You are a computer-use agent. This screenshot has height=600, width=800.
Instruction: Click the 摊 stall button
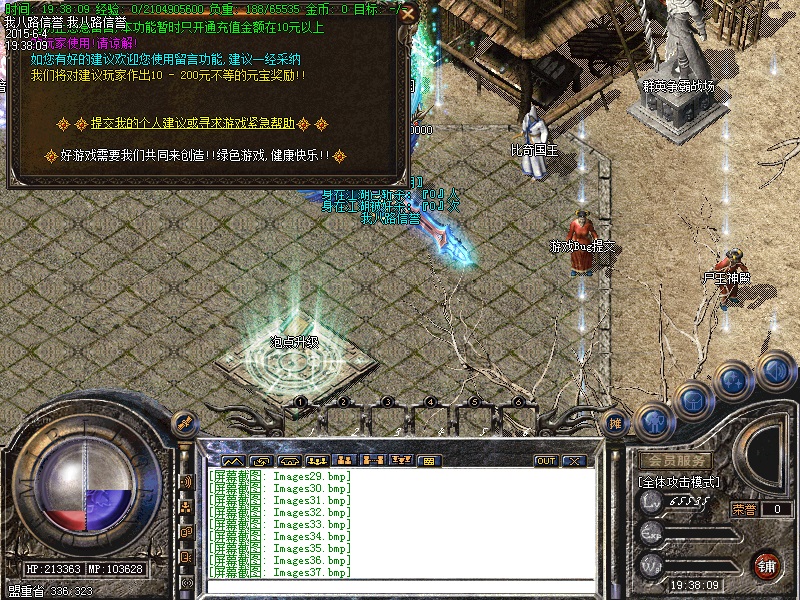[616, 423]
